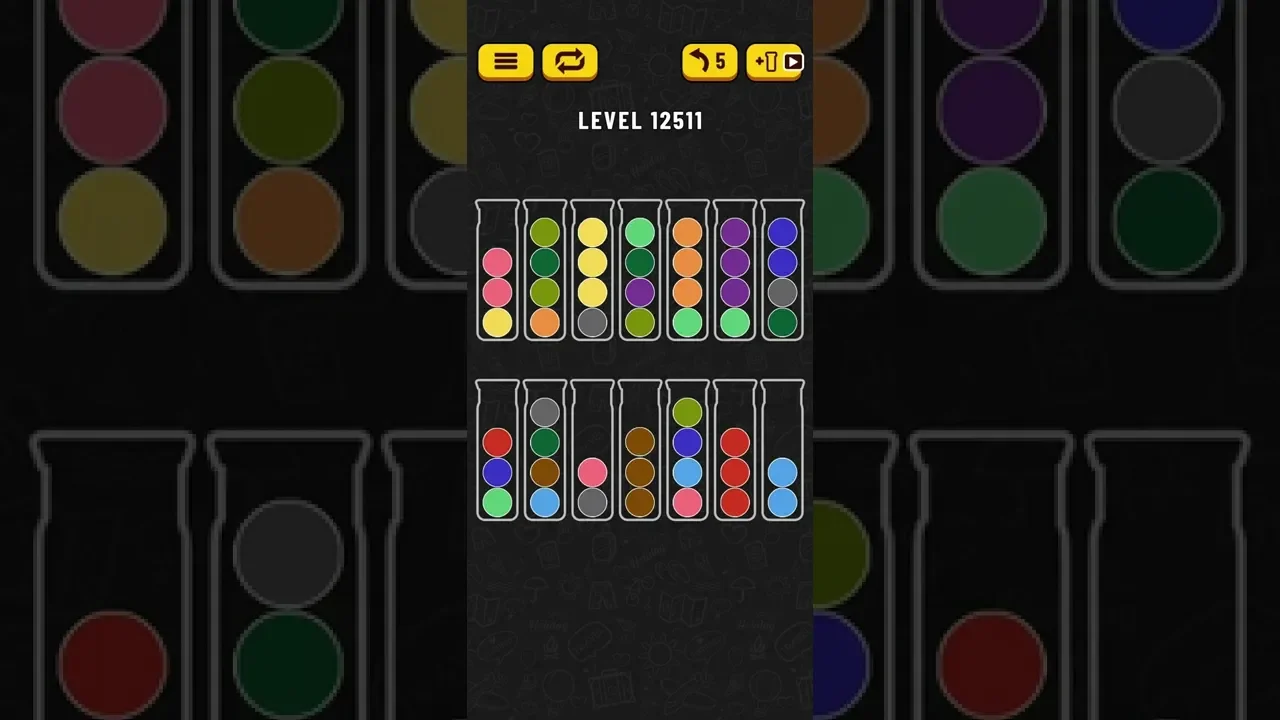The image size is (1280, 720).
Task: Select the tube with olive, dark green, olive, orange balls
Action: click(545, 272)
